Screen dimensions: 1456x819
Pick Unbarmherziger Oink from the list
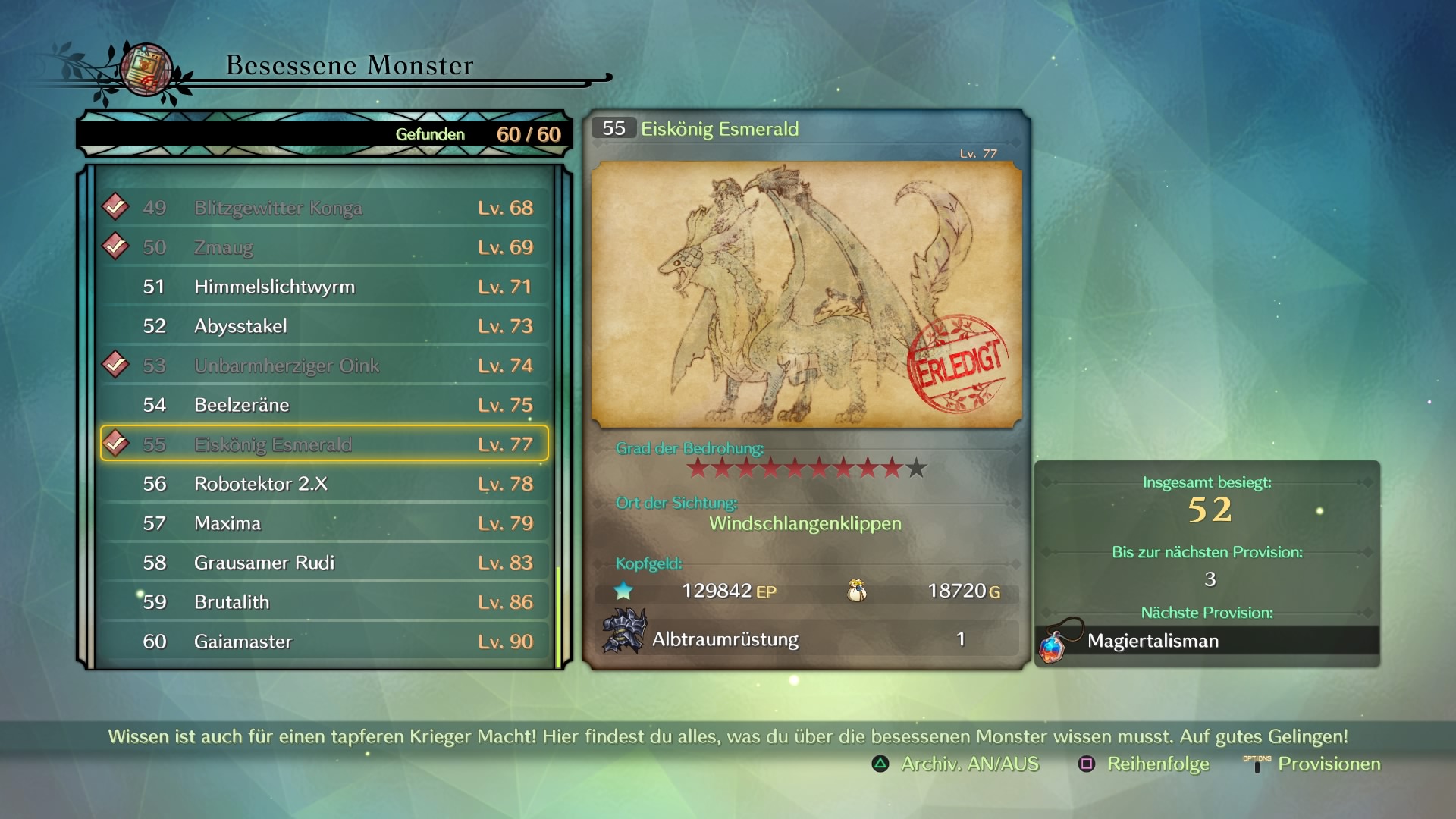[x=325, y=366]
